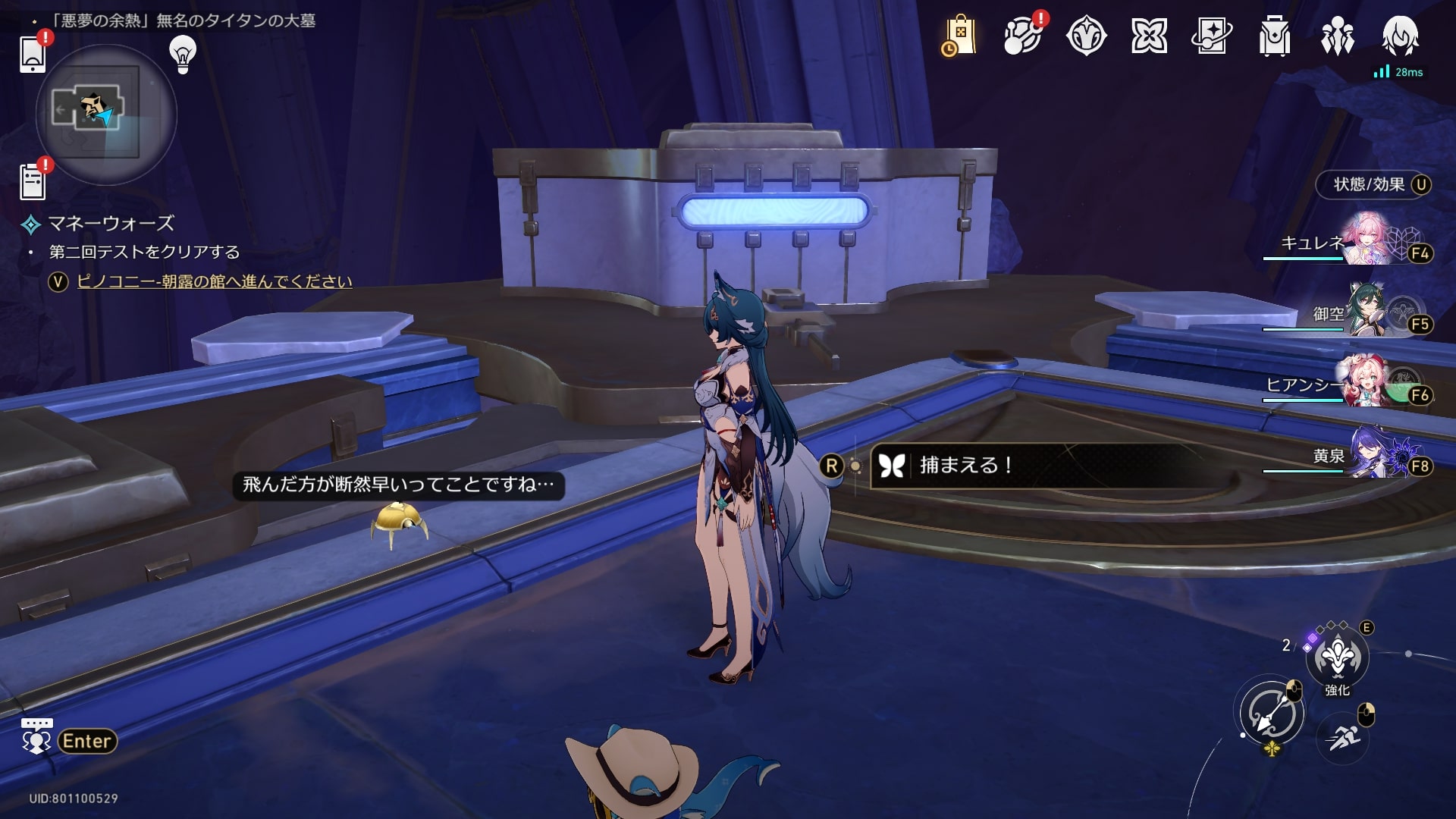
Task: Open the phone menu icon
Action: pyautogui.click(x=33, y=53)
